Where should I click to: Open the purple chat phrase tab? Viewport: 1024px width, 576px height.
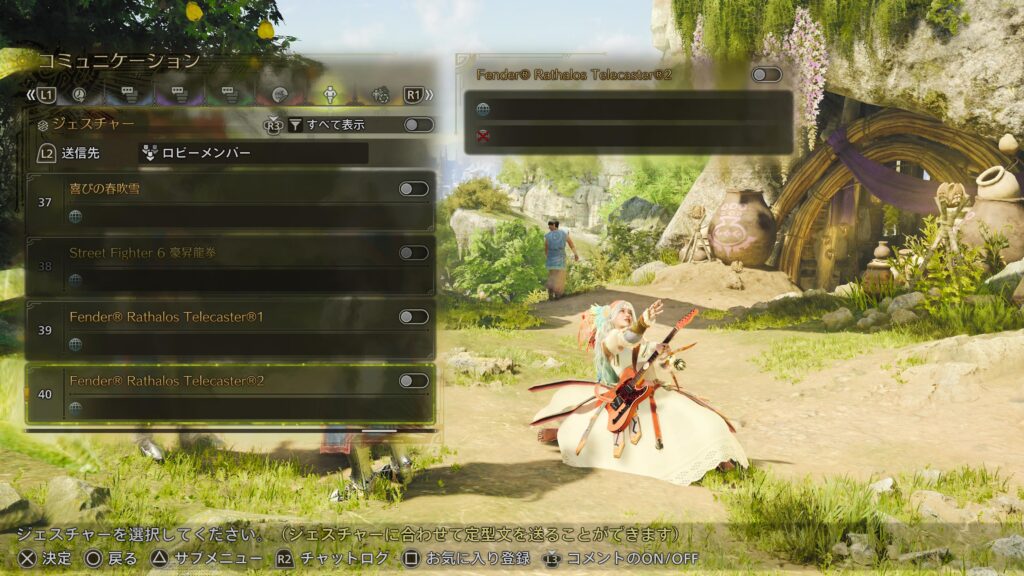point(179,95)
